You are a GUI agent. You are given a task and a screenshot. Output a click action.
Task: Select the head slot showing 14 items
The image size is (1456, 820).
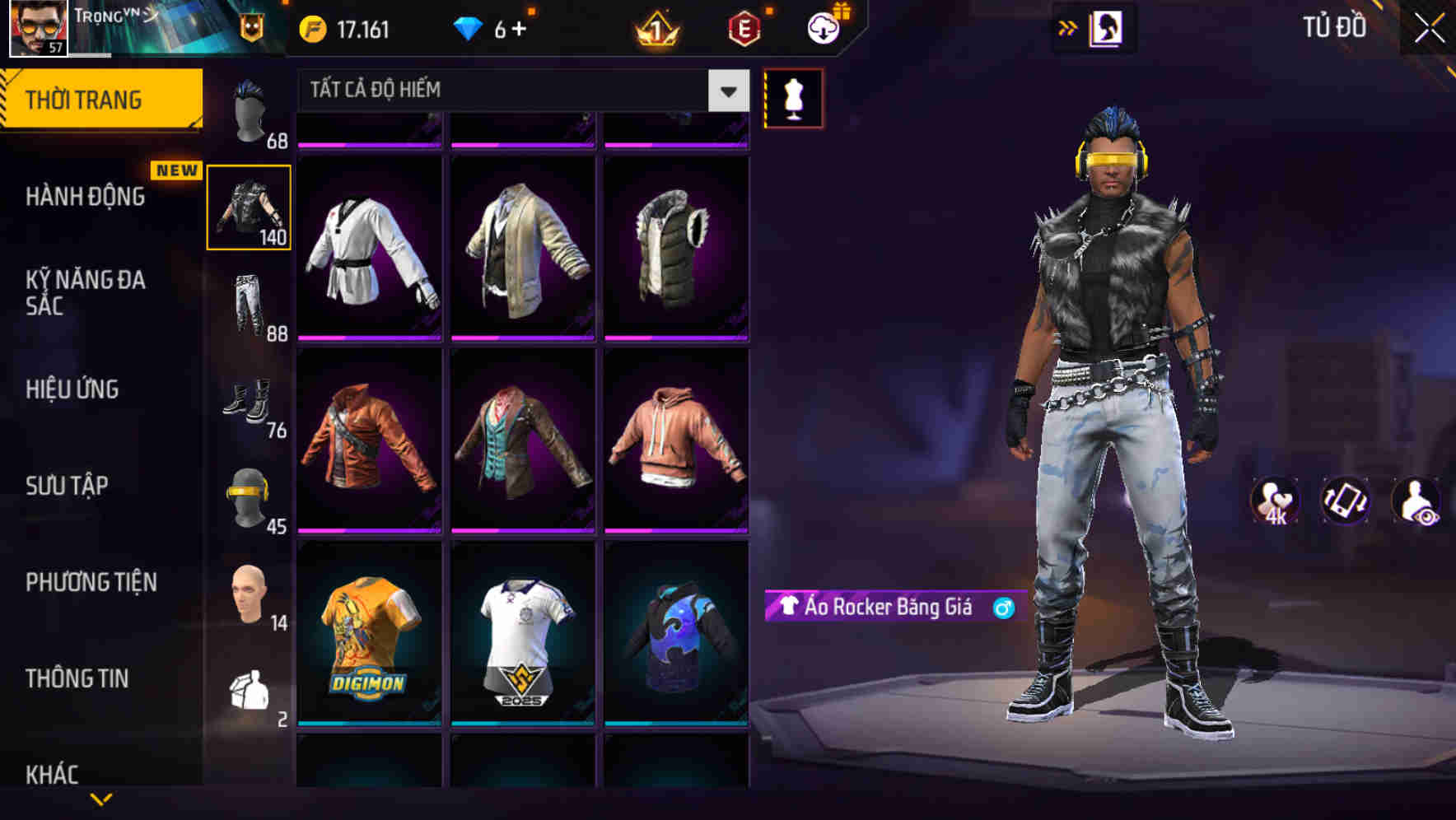251,597
